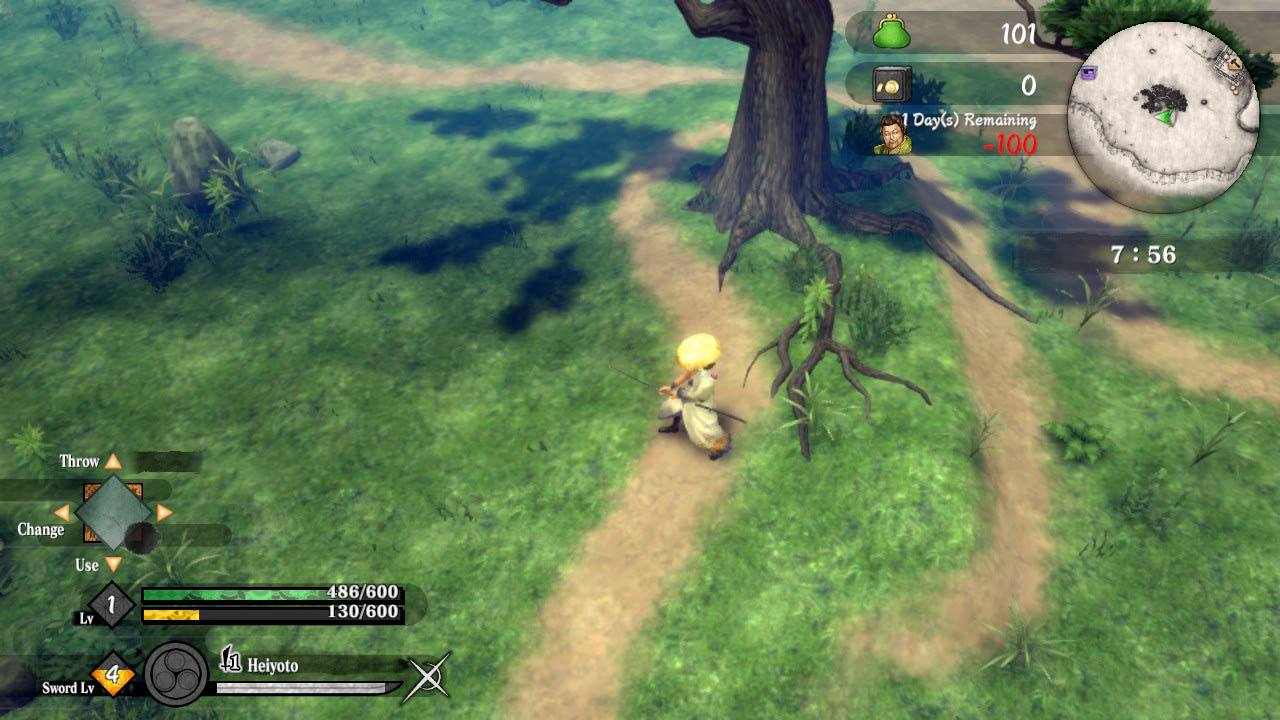This screenshot has width=1280, height=720.
Task: Click the green player arrow on the minimap
Action: coord(1166,117)
